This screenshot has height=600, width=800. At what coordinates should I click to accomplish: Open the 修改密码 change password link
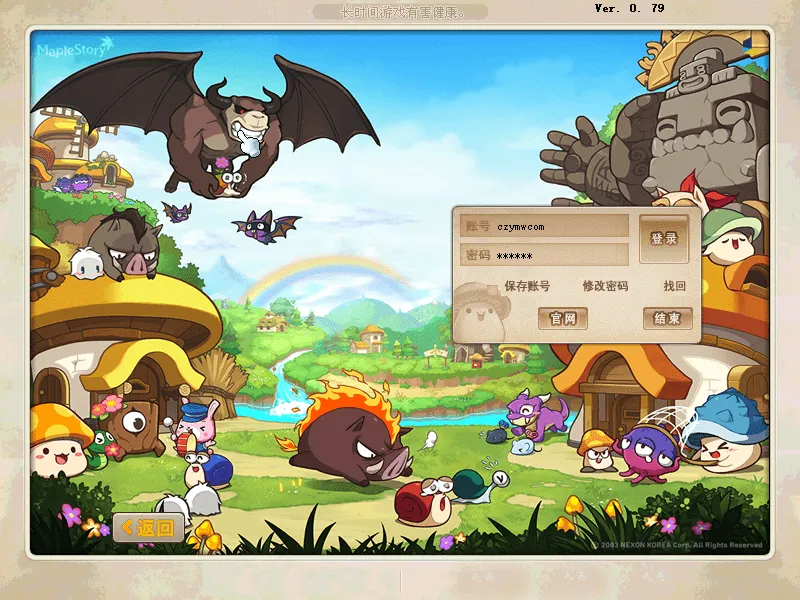605,286
